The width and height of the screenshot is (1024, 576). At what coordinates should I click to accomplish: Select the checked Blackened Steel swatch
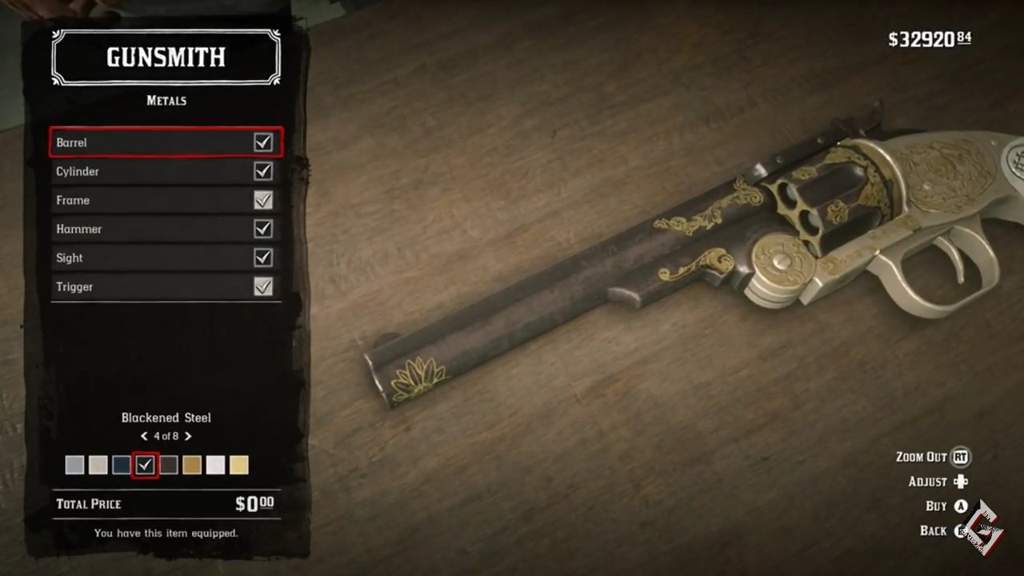[145, 465]
